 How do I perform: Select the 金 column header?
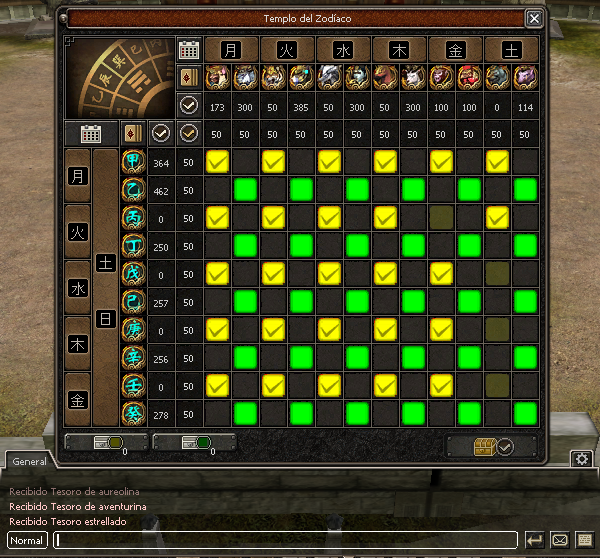pos(455,49)
